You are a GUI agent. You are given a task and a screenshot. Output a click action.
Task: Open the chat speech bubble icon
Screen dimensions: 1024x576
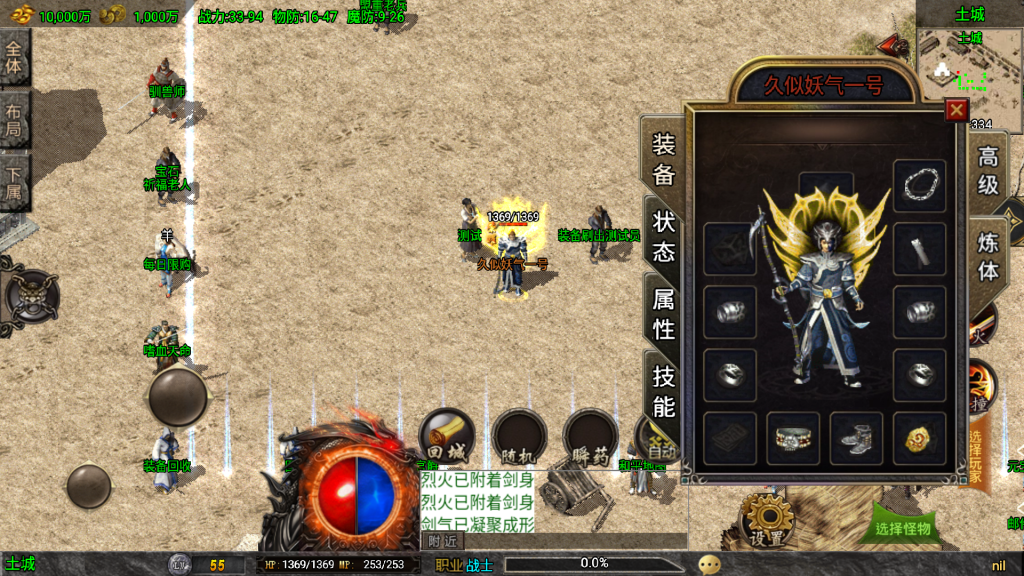tap(709, 564)
